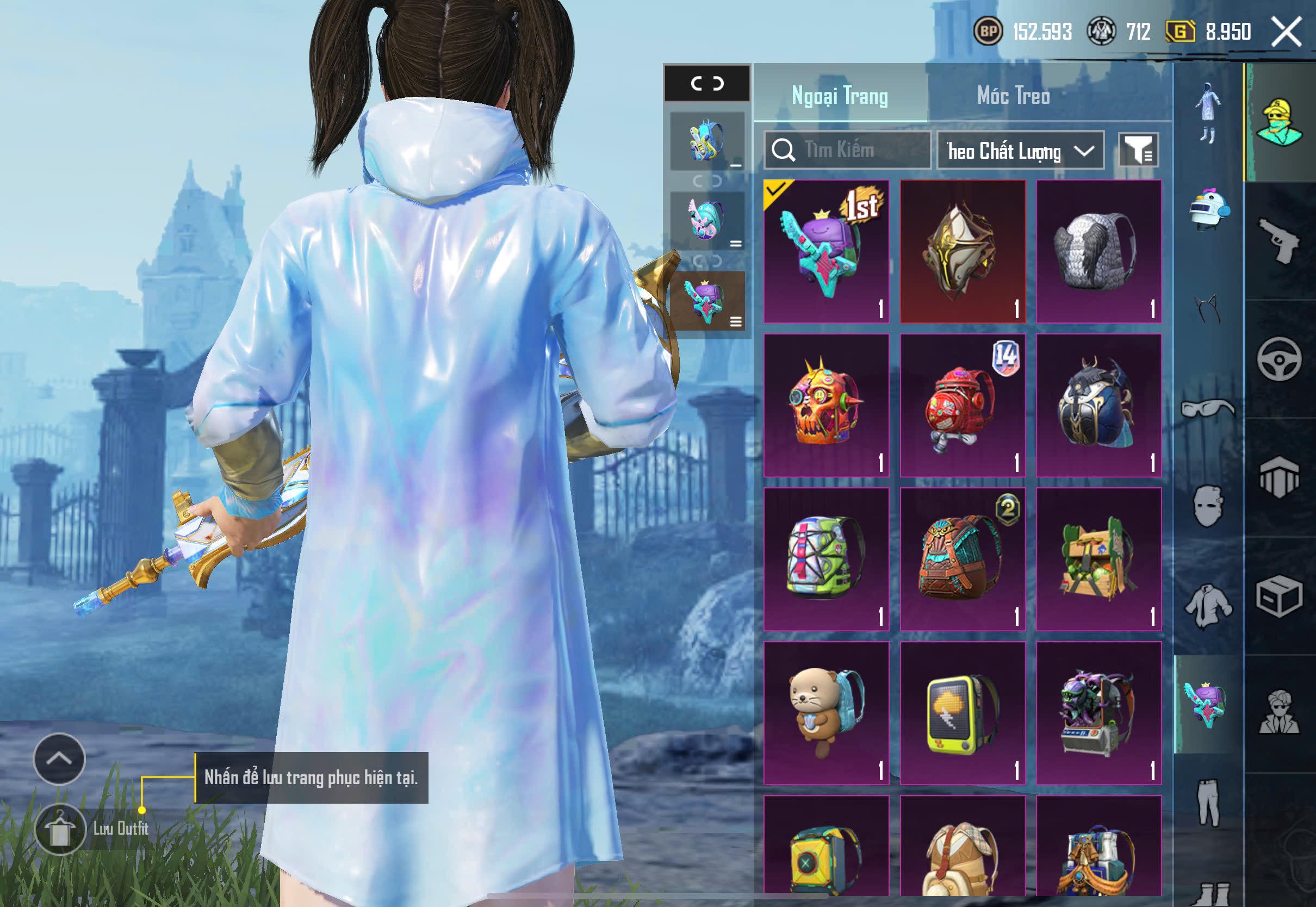Close the inventory screen with the X
Viewport: 1316px width, 907px height.
point(1286,31)
